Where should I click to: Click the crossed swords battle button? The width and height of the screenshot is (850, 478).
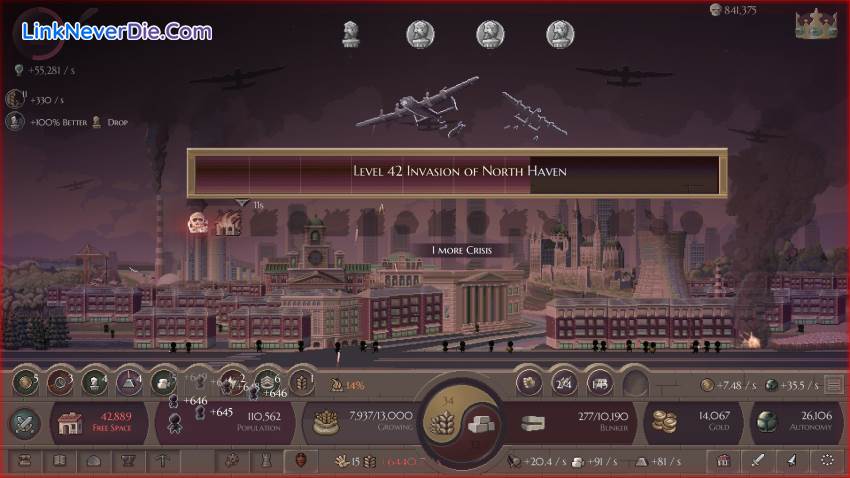pyautogui.click(x=24, y=422)
